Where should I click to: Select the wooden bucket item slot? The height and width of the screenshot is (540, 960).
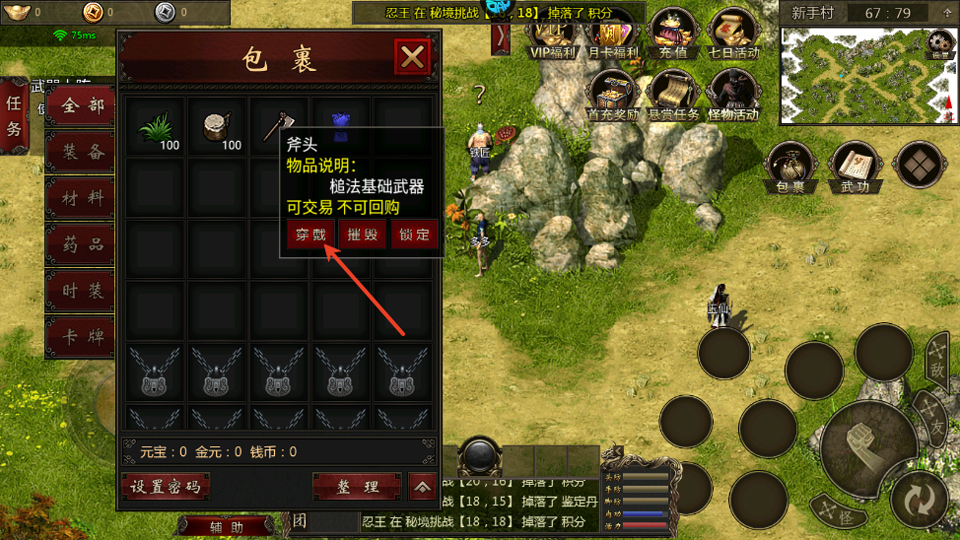click(x=217, y=125)
